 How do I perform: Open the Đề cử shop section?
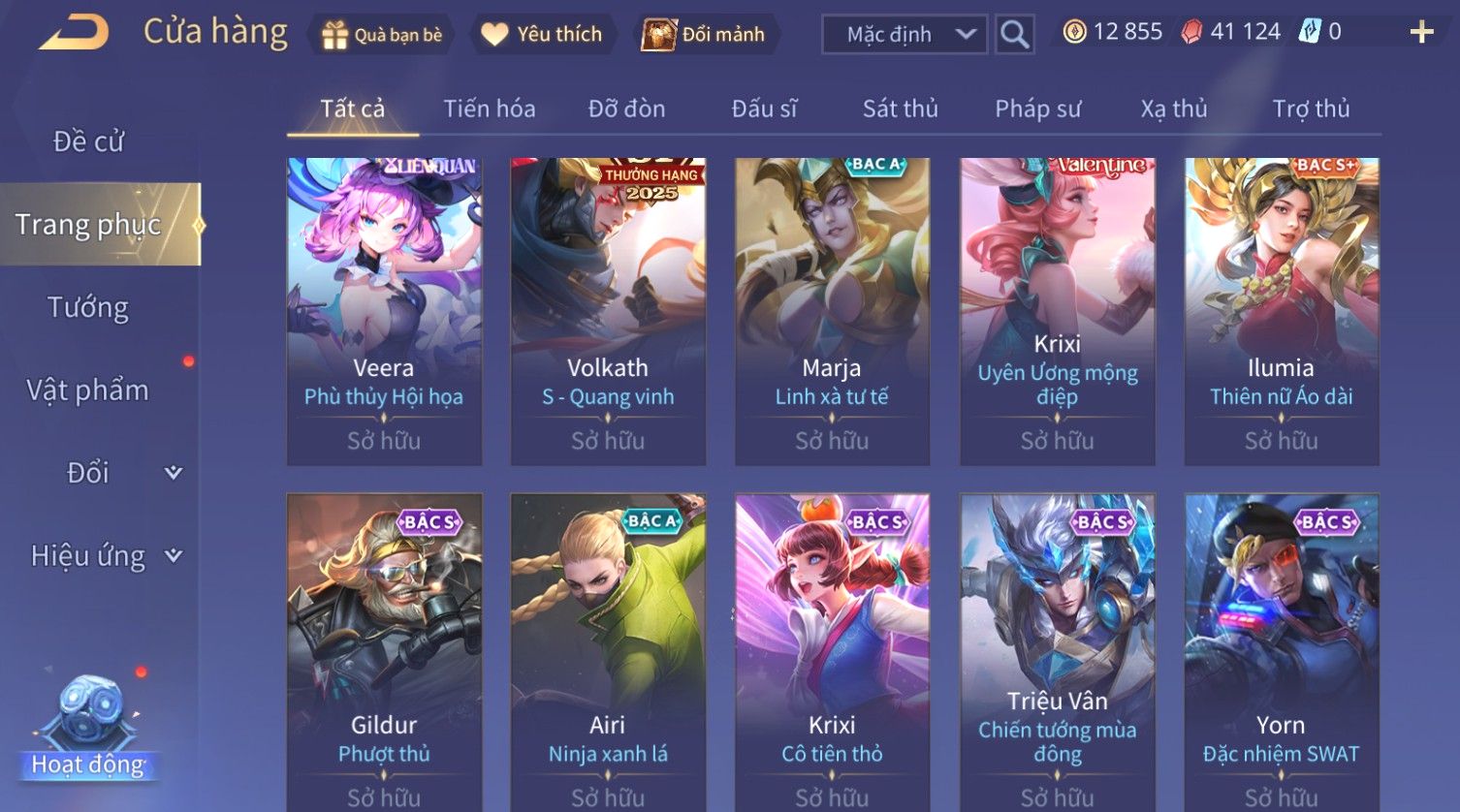(x=88, y=141)
